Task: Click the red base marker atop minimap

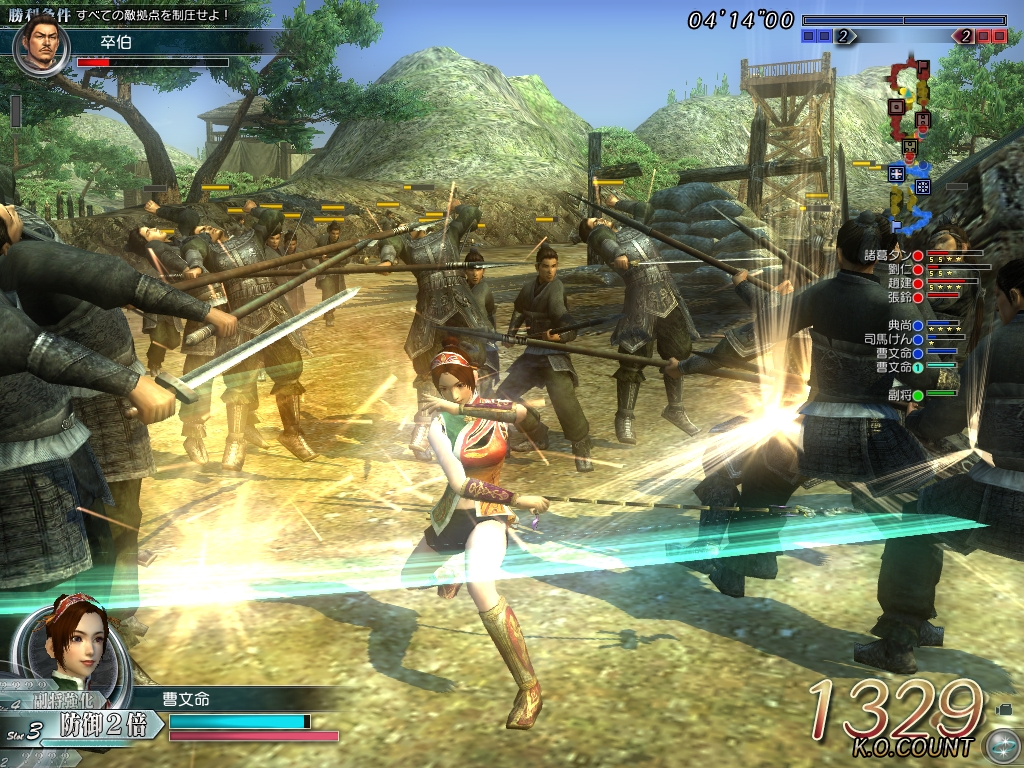Action: pyautogui.click(x=923, y=67)
